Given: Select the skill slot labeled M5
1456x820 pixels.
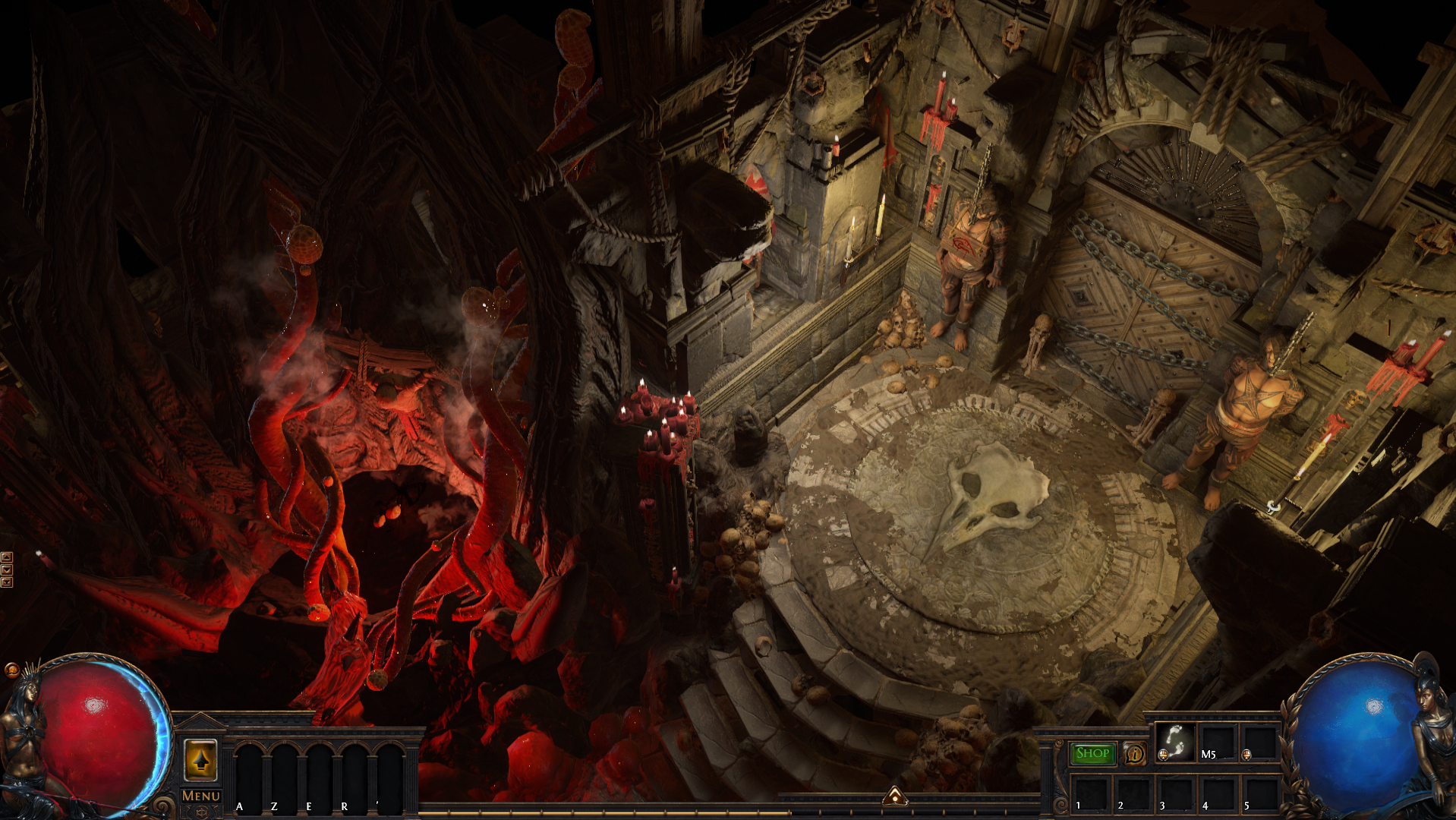Looking at the screenshot, I should (1217, 741).
